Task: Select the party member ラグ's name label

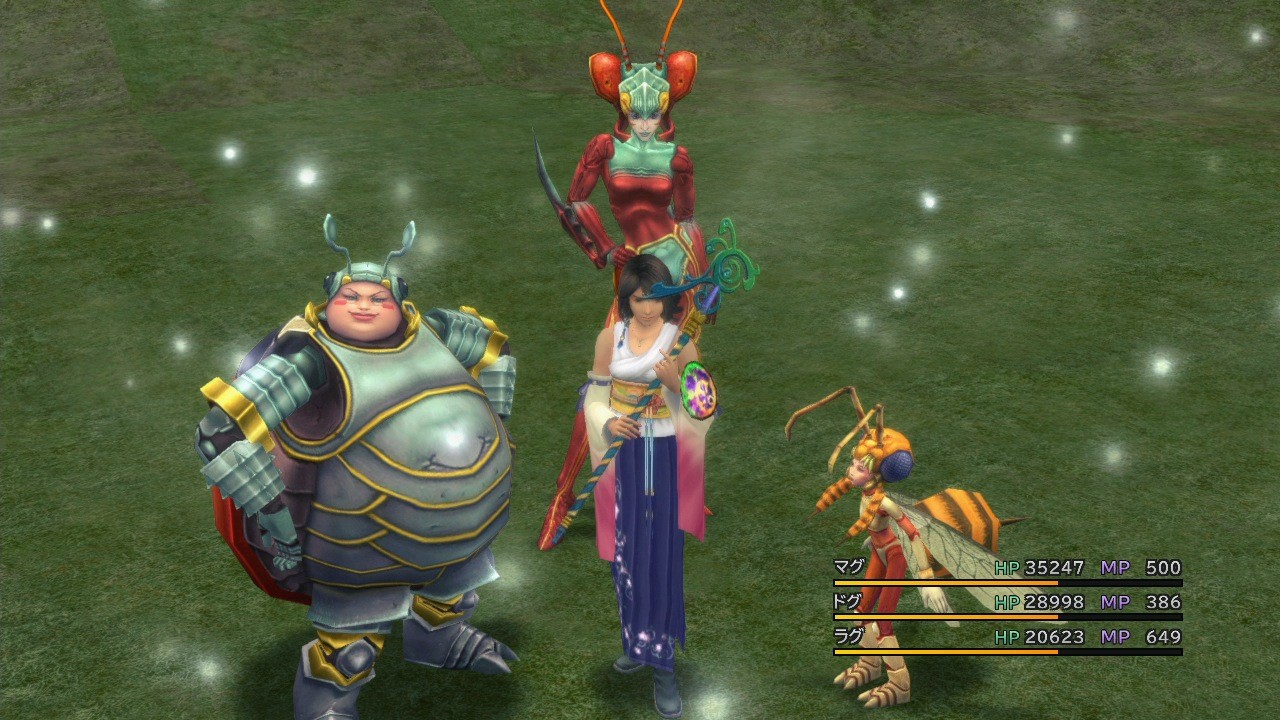Action: pyautogui.click(x=845, y=636)
